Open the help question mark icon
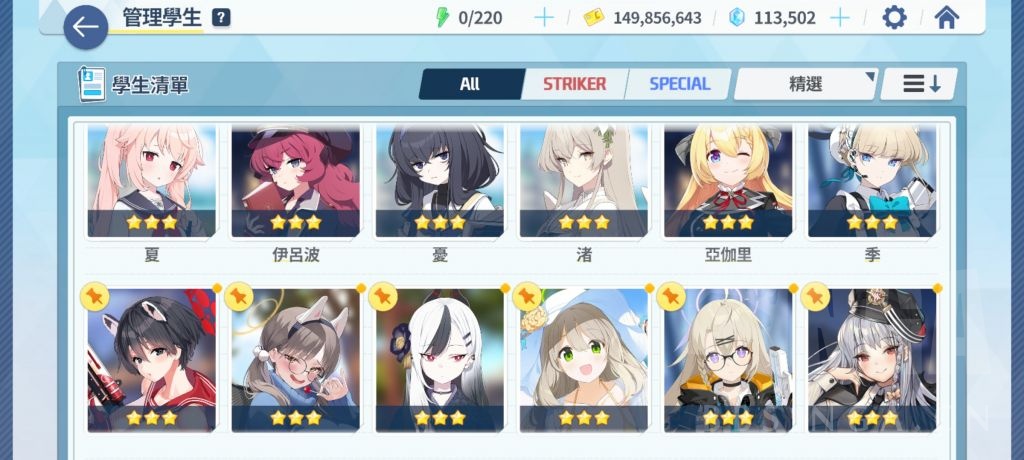 pos(221,17)
